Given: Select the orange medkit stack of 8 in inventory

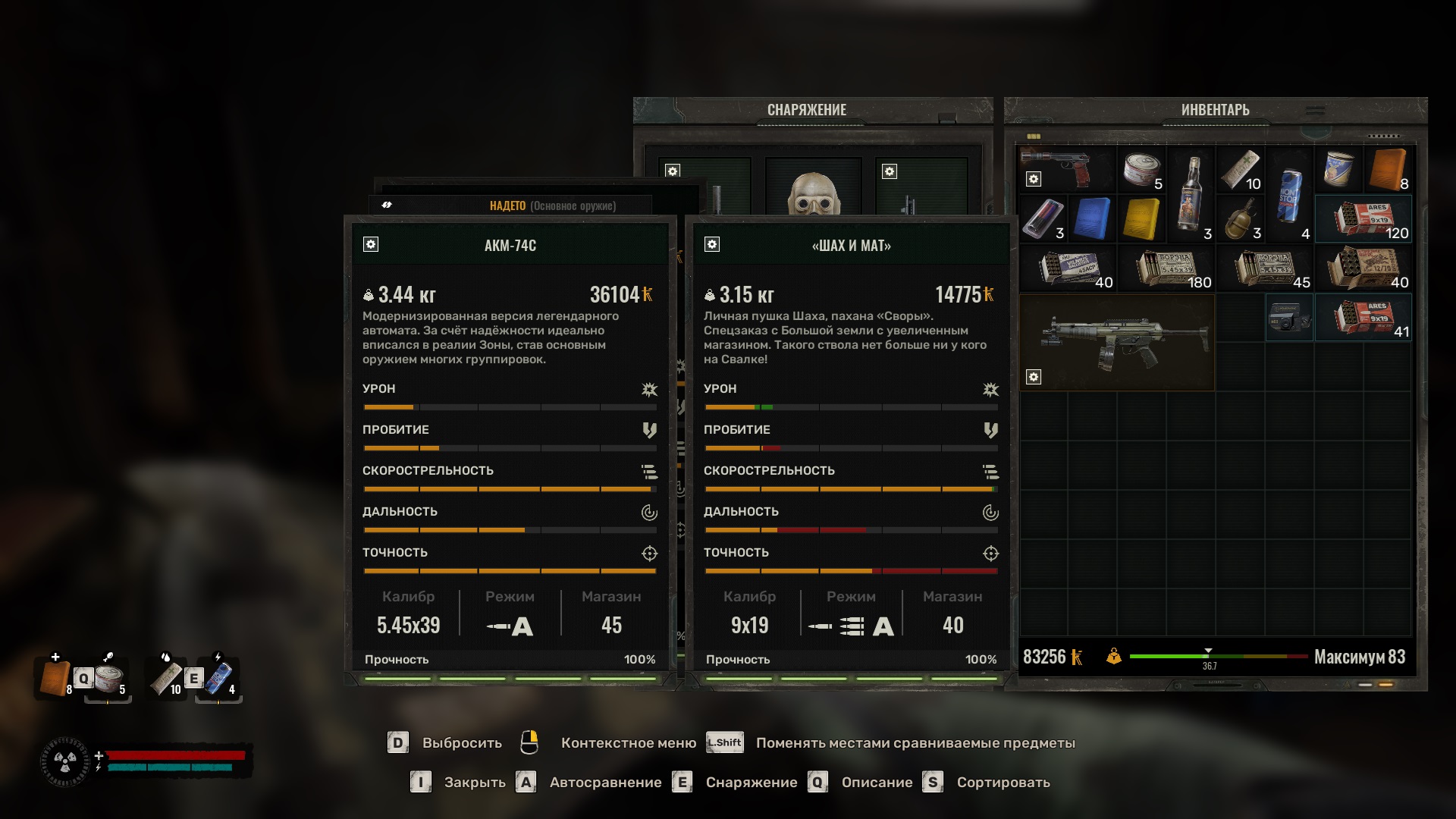Looking at the screenshot, I should click(x=1387, y=169).
